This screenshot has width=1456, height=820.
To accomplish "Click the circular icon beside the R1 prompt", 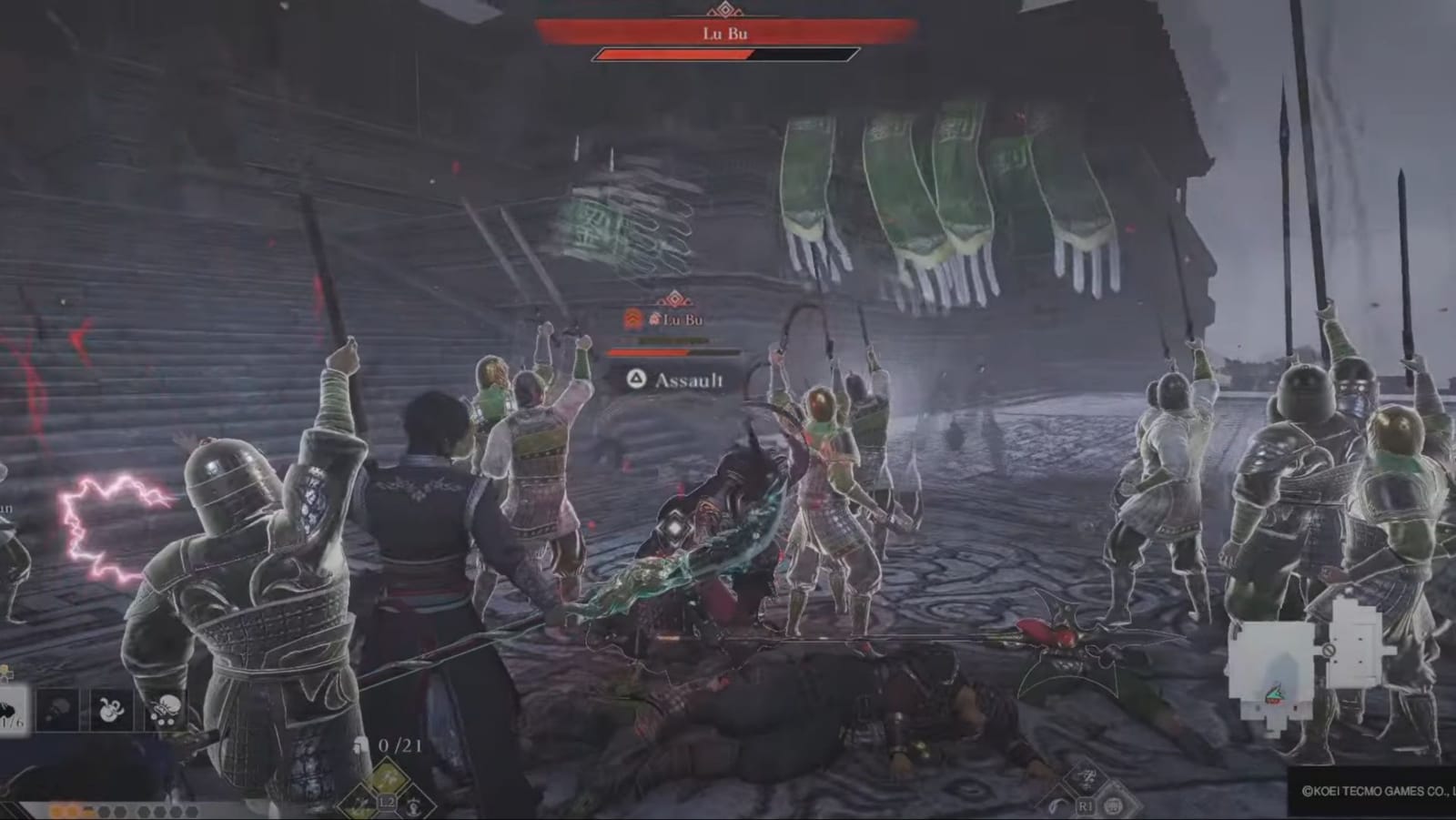I will point(1113,806).
